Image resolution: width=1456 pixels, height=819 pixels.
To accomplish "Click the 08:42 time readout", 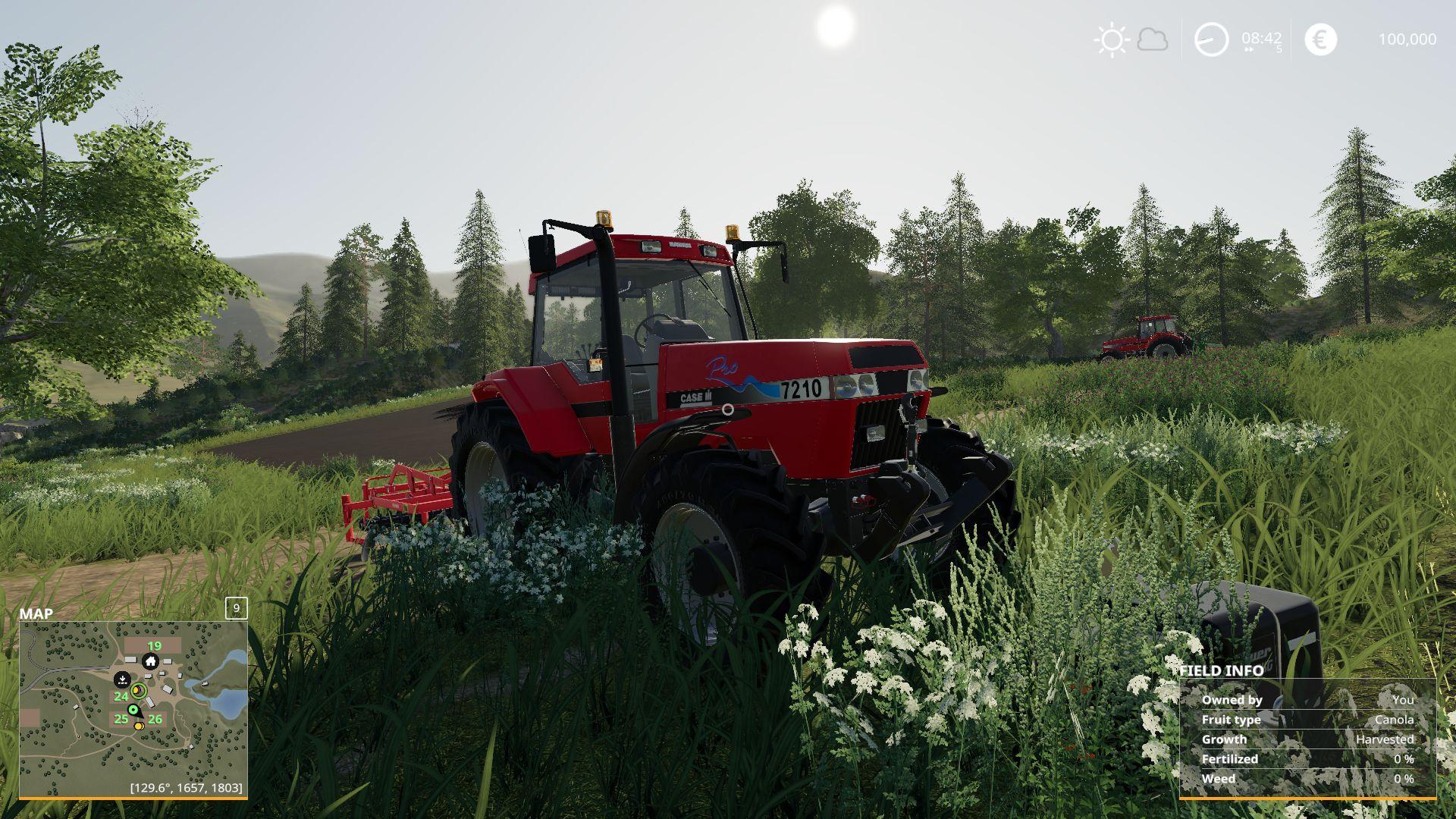I will tap(1263, 37).
